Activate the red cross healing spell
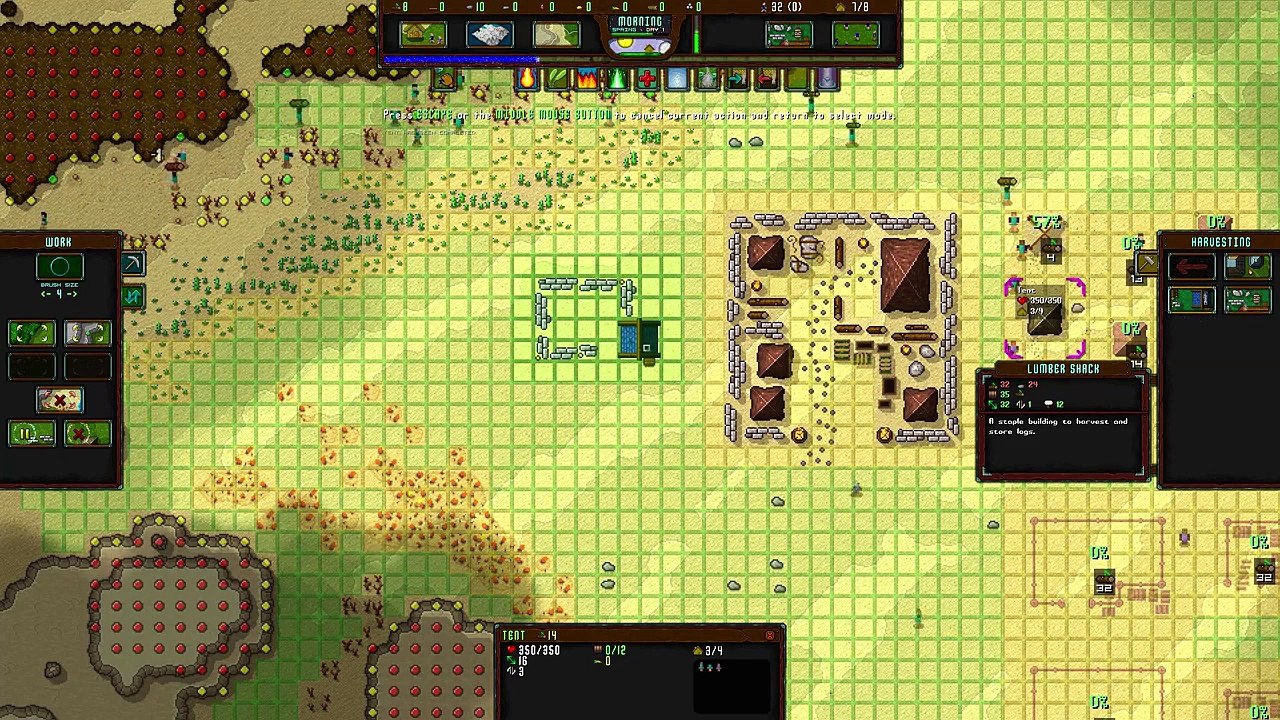Screen dimensions: 1280x720 coord(647,79)
